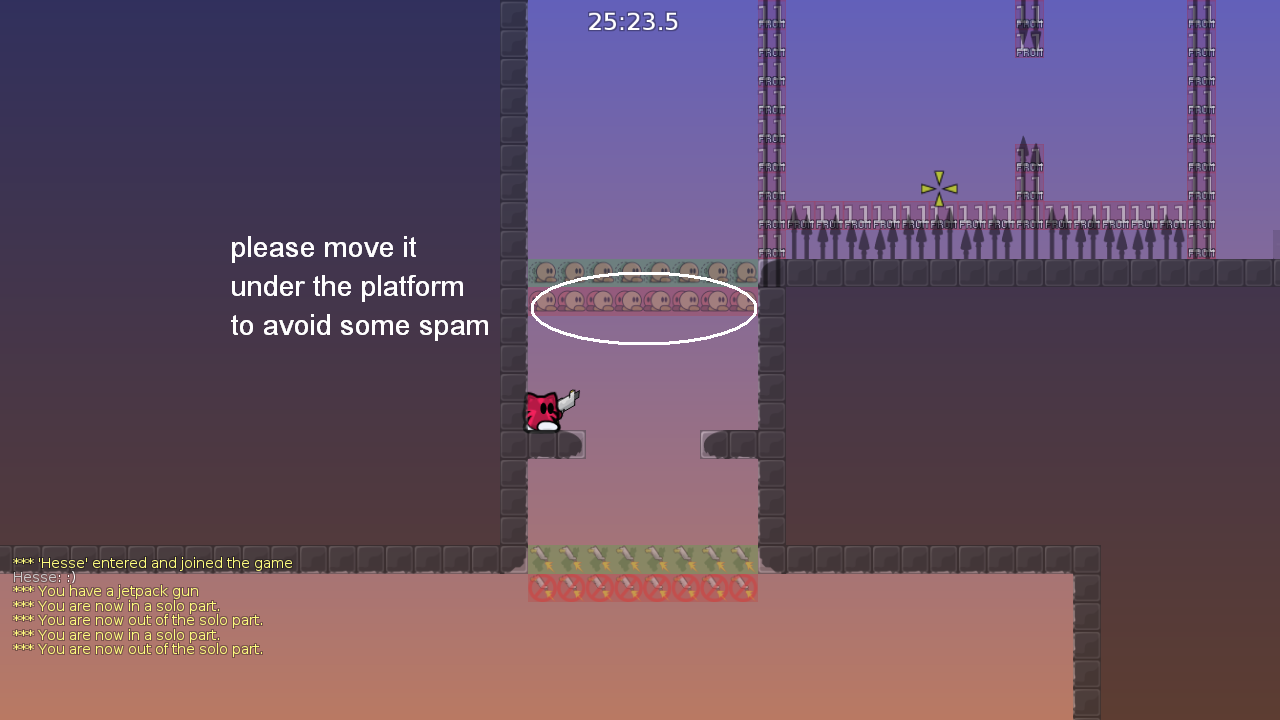The width and height of the screenshot is (1280, 720).
Task: Click the 'You have a jetpack gun' message
Action: [x=115, y=591]
